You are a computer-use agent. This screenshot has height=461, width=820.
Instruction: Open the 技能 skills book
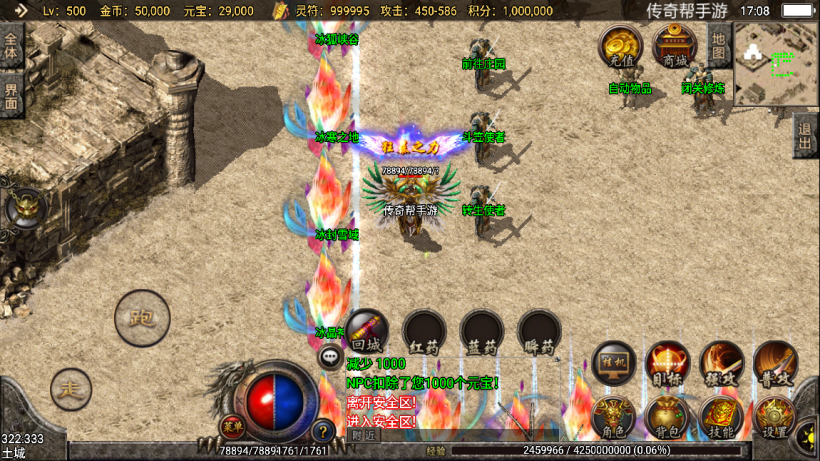tap(721, 418)
